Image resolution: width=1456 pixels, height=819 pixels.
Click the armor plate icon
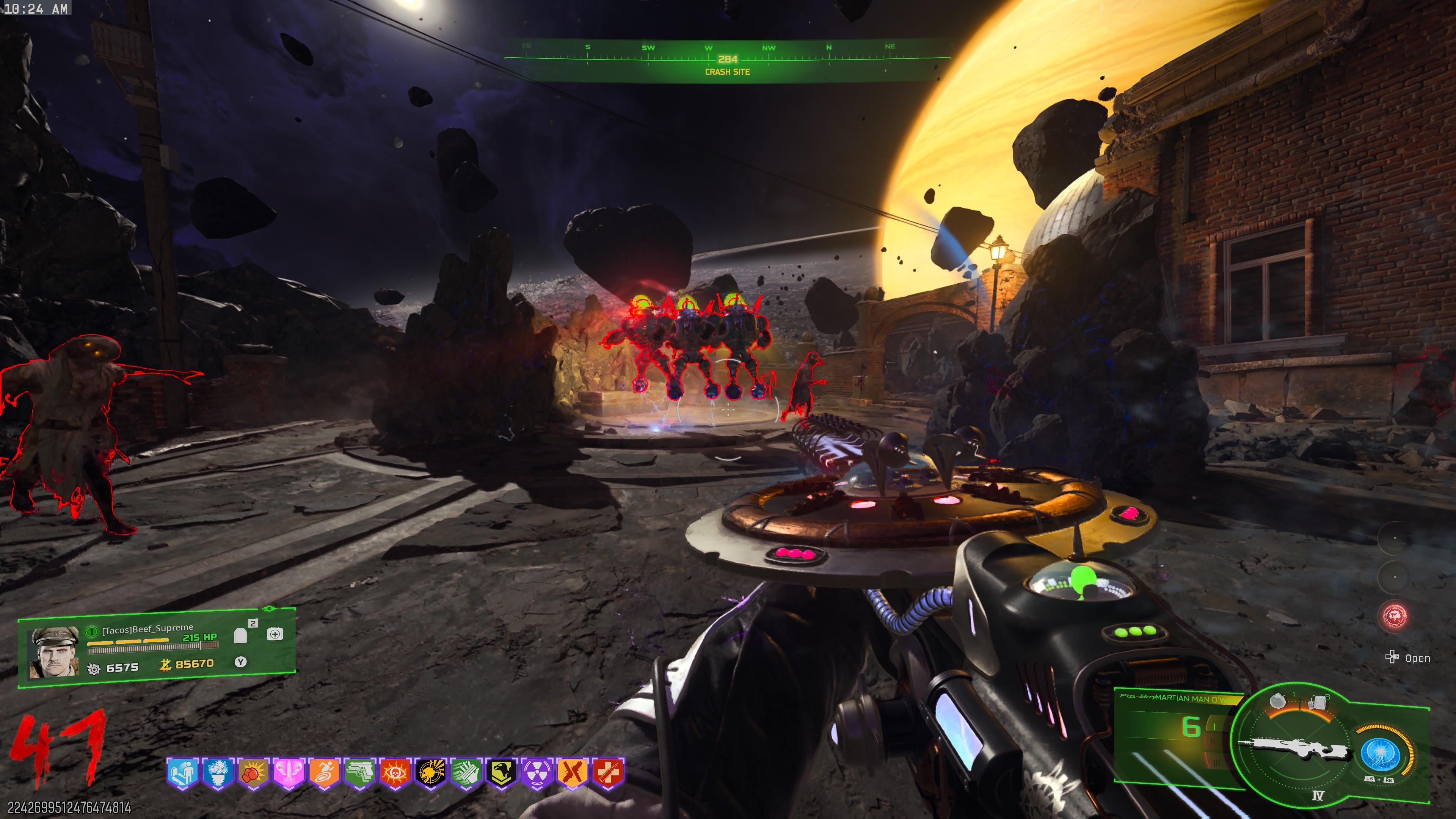click(x=241, y=636)
